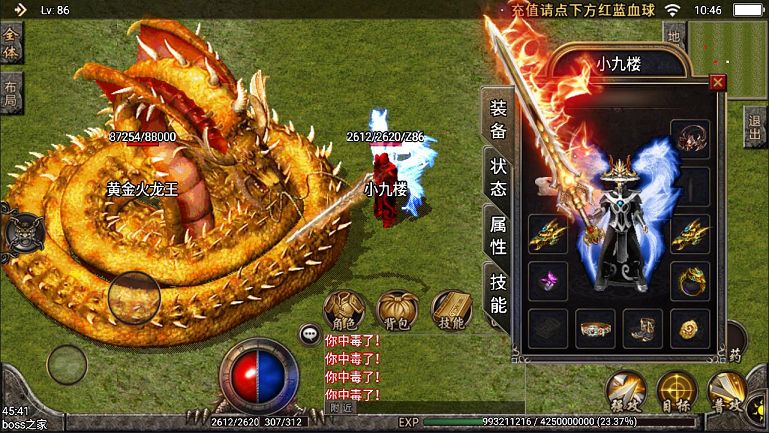Select the 属性 attributes tab
The image size is (769, 433).
[x=497, y=235]
